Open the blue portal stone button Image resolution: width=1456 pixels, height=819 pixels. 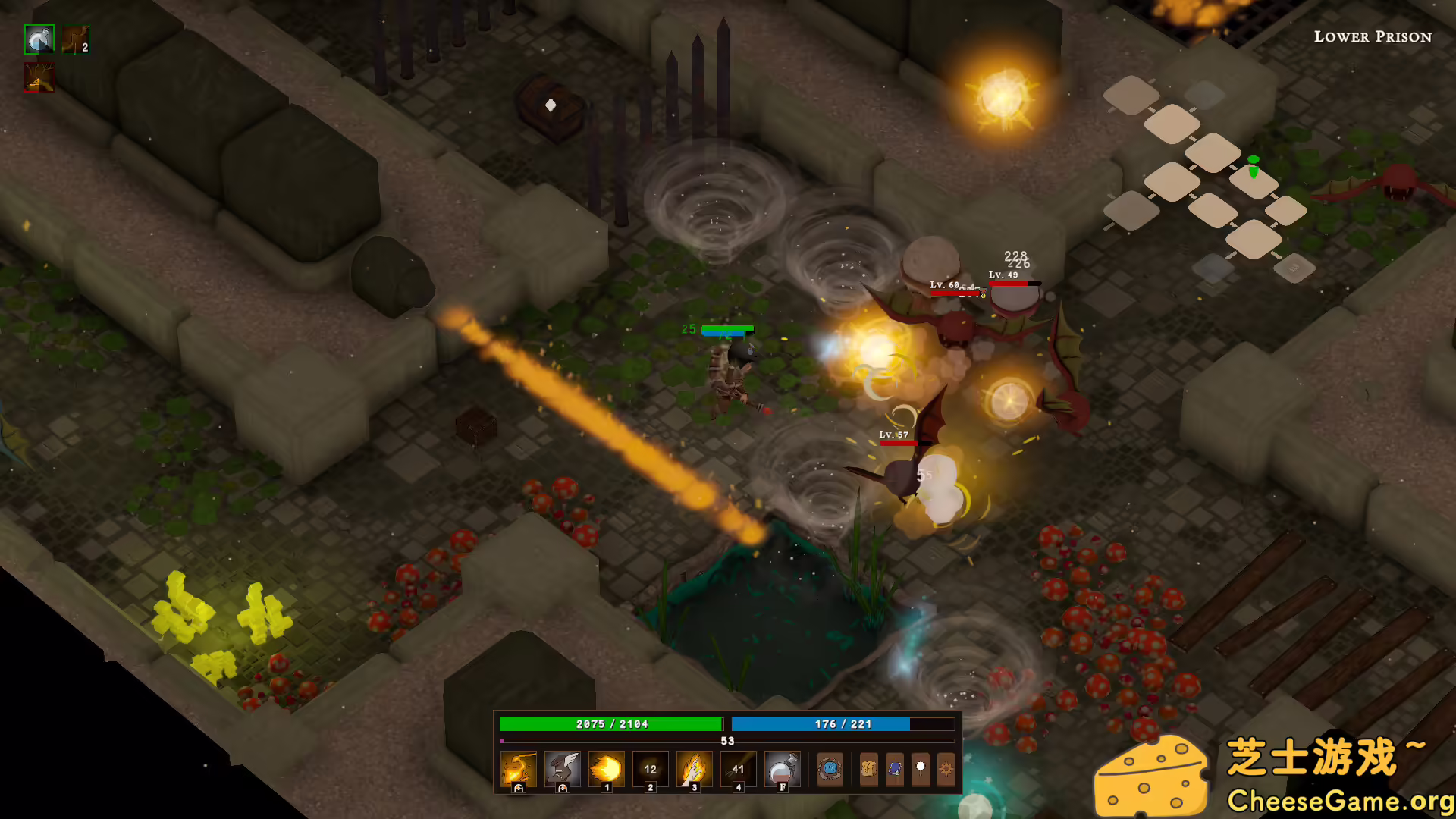(x=830, y=769)
